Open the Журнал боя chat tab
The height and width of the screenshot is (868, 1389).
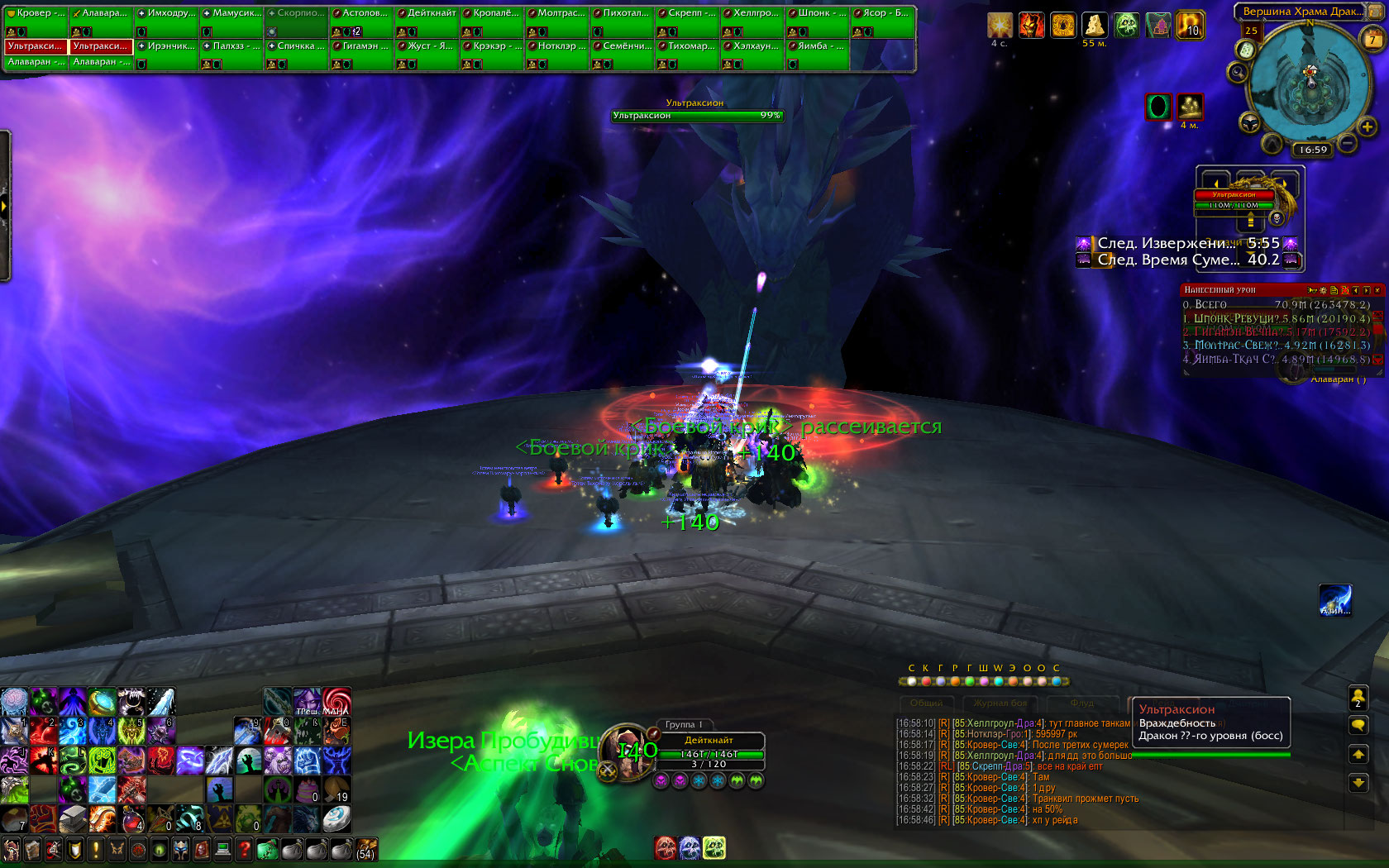tap(1000, 703)
